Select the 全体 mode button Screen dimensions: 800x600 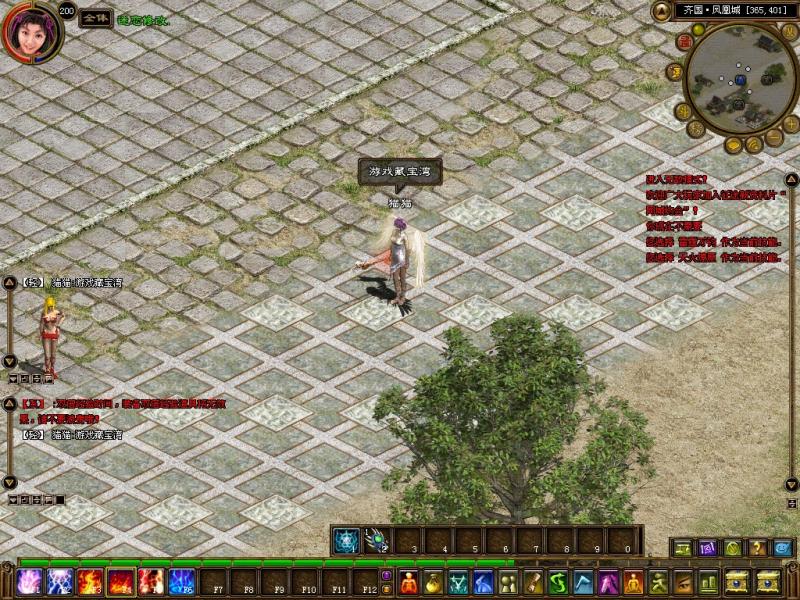click(x=95, y=19)
